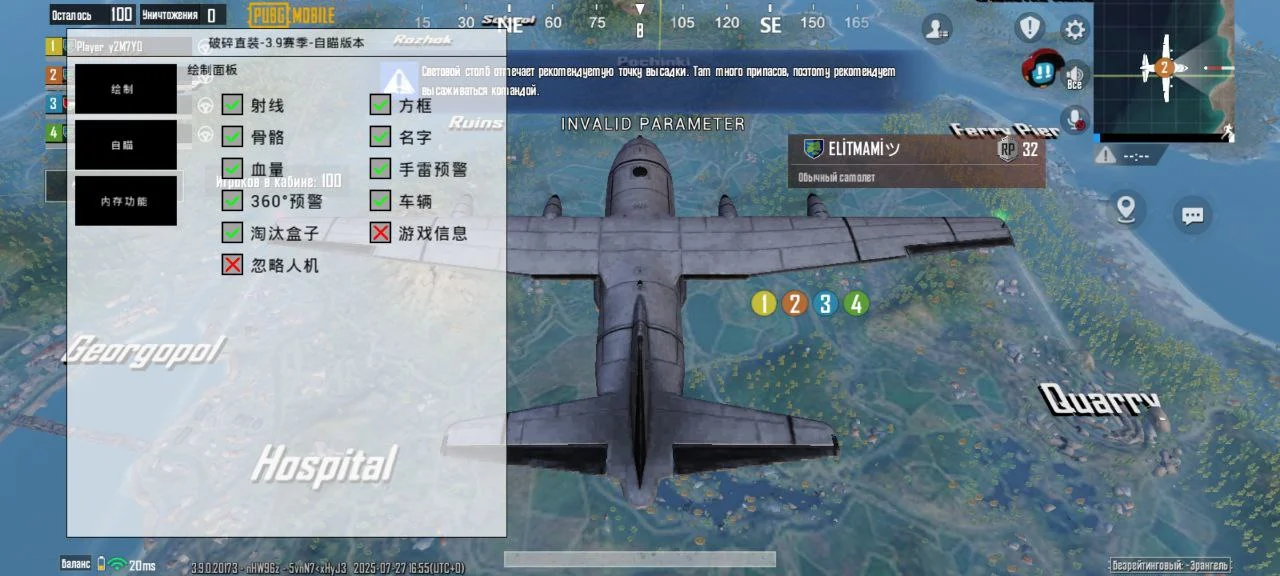
Task: Open the teammate profile list icon
Action: pyautogui.click(x=937, y=29)
